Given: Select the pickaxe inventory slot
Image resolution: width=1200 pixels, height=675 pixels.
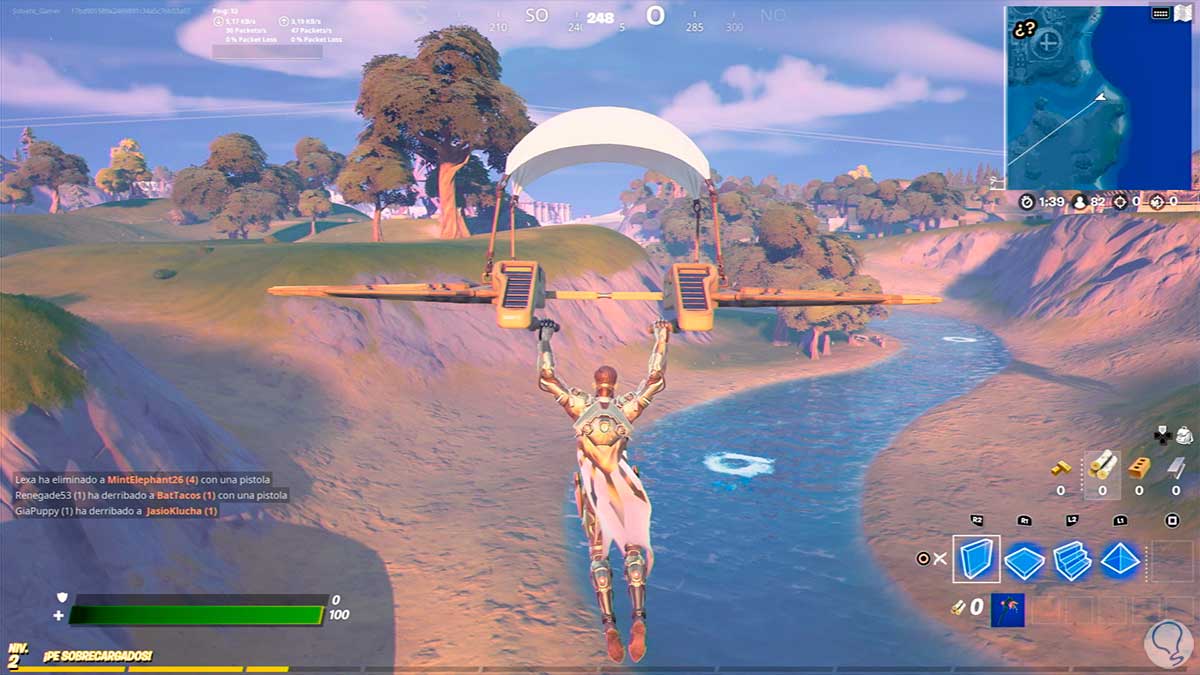Looking at the screenshot, I should coord(1007,609).
